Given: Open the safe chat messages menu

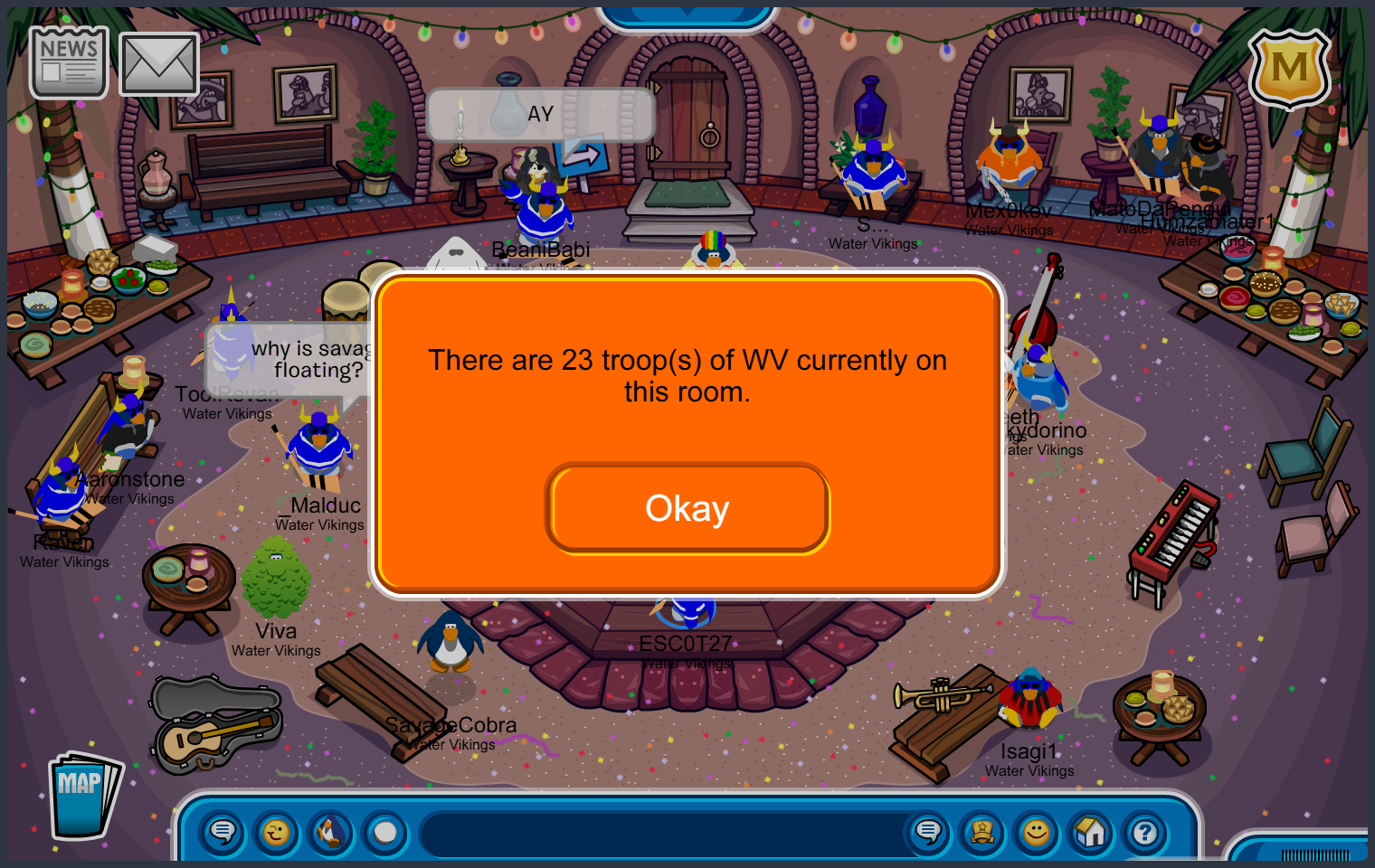Looking at the screenshot, I should click(x=223, y=832).
